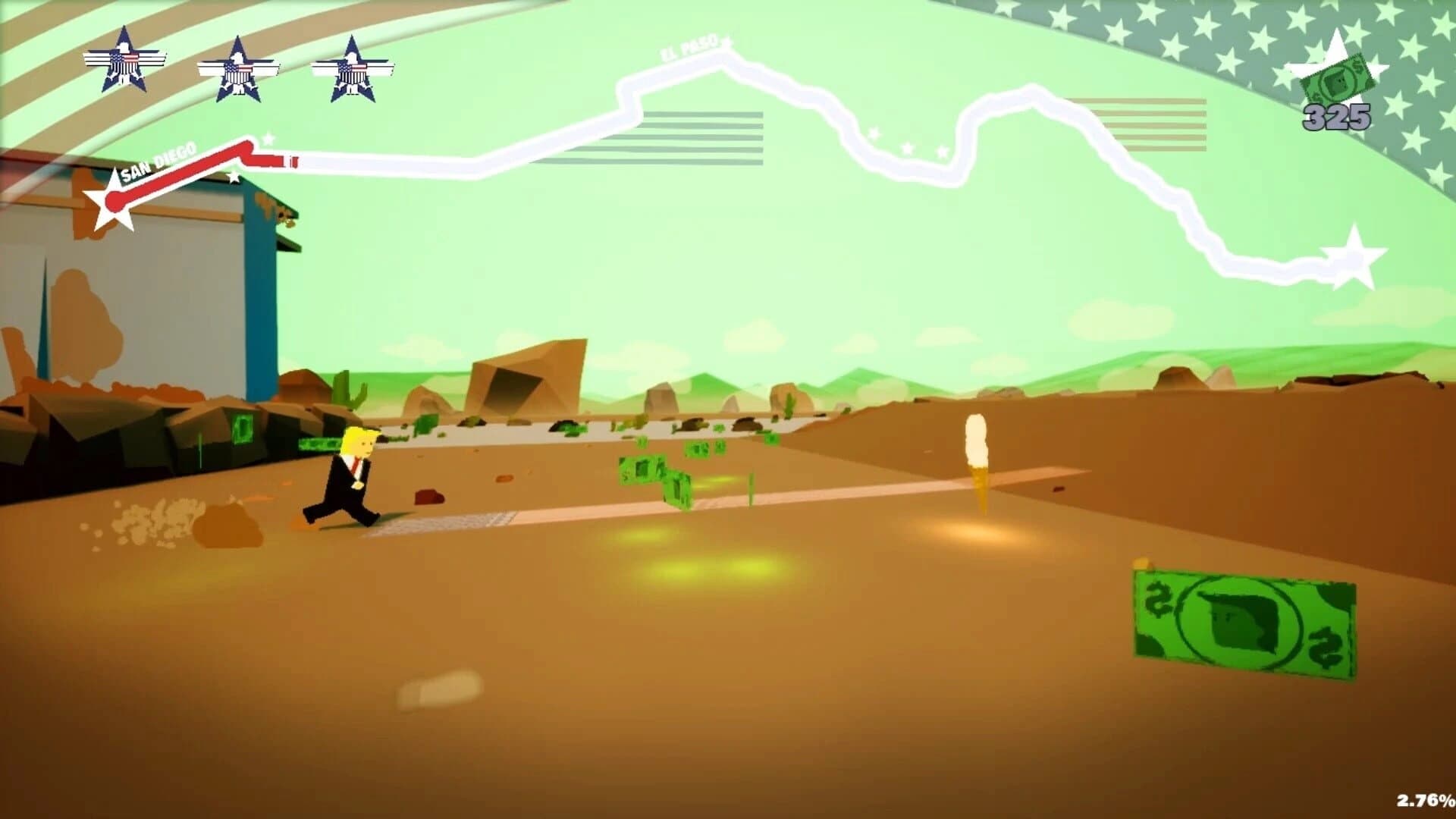1456x819 pixels.
Task: Toggle the trio of stars mid-route
Action: [906, 144]
